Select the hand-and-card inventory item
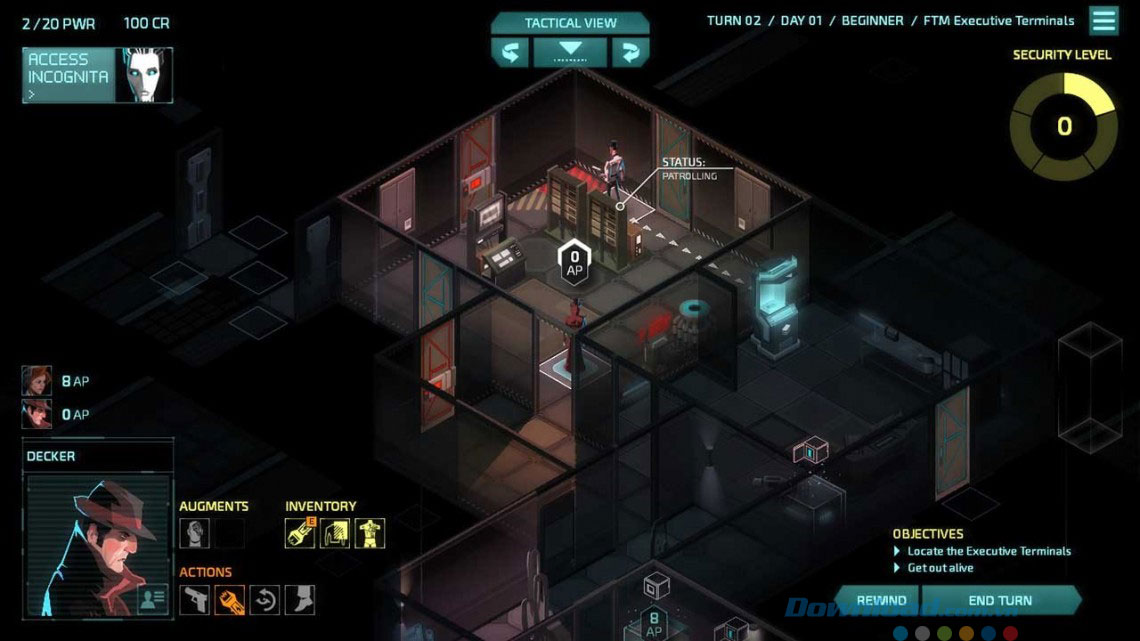The width and height of the screenshot is (1140, 641). (x=334, y=533)
